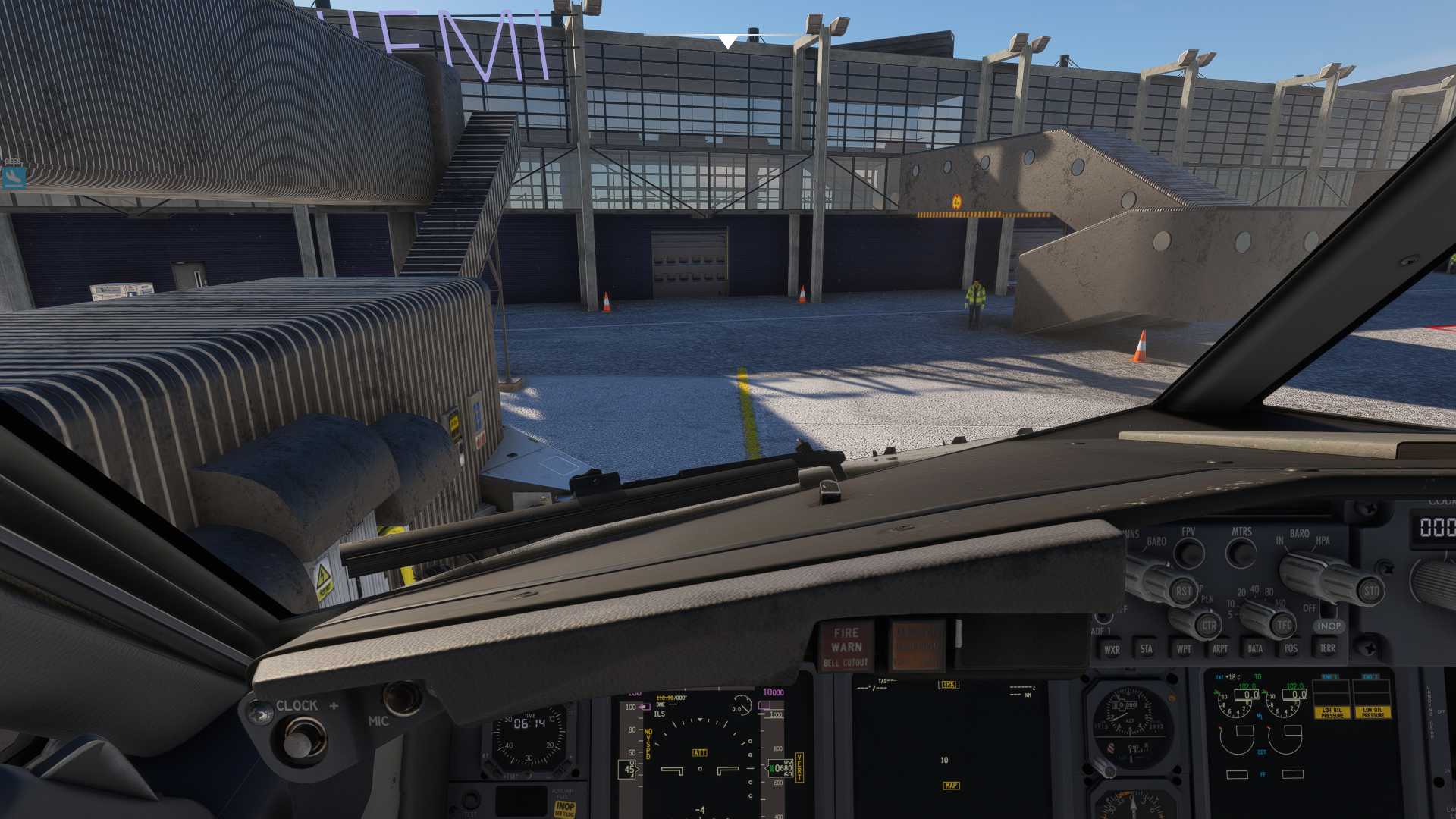
Task: Toggle the STA stations display button
Action: click(x=1147, y=649)
